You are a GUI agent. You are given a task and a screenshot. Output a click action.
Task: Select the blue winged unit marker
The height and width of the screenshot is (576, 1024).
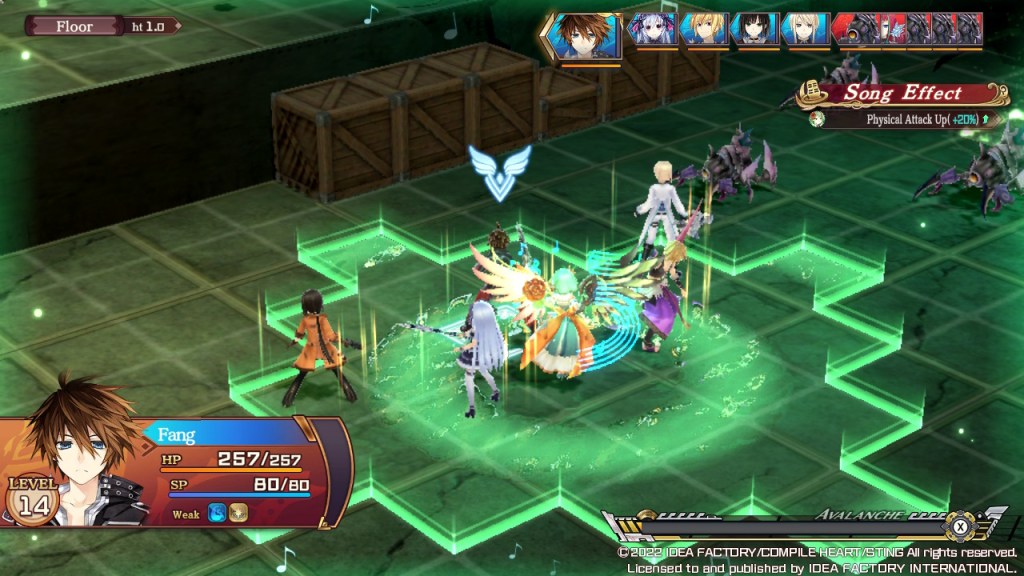[500, 171]
